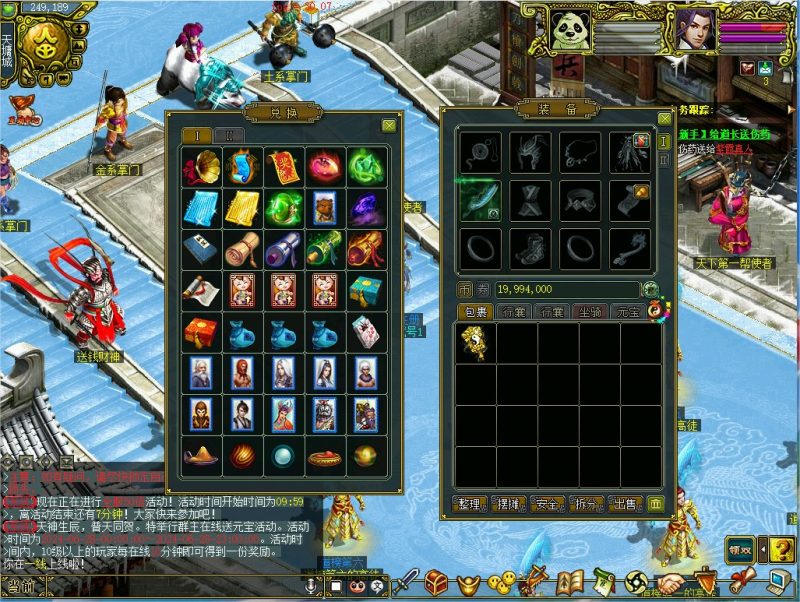Click the 拆分 split button
Viewport: 800px width, 602px height.
(585, 503)
